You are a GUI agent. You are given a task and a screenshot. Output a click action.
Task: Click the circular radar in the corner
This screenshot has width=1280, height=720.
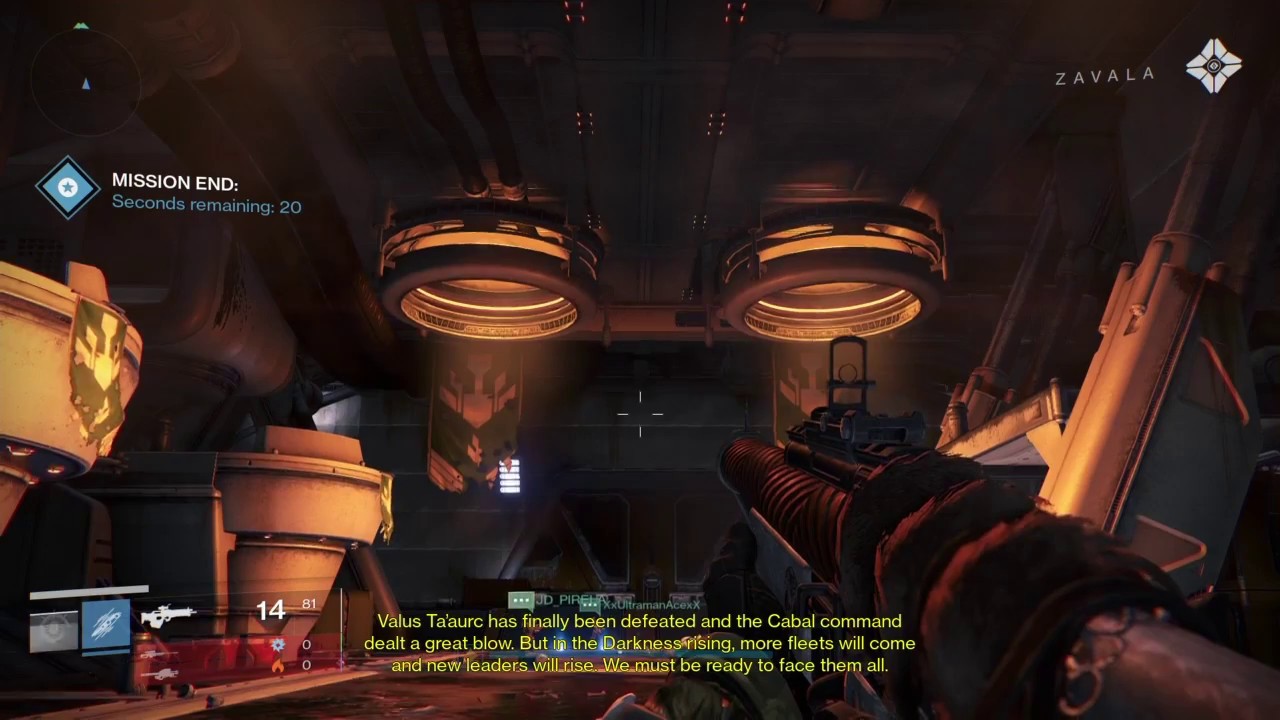tap(84, 82)
